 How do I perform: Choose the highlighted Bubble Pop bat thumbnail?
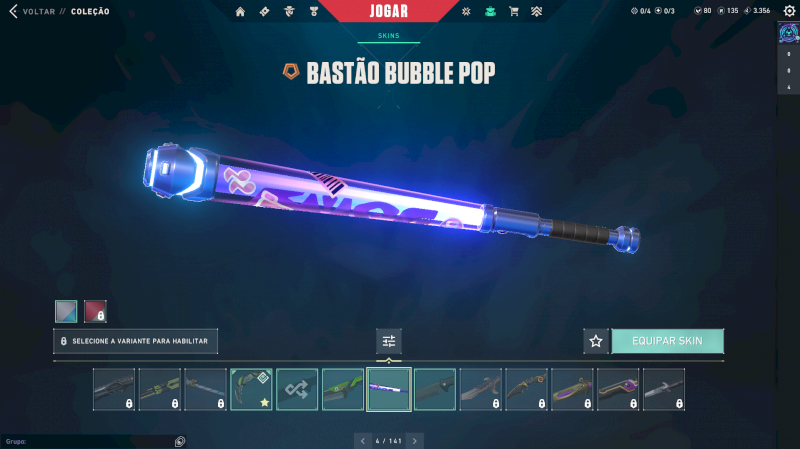tap(389, 389)
